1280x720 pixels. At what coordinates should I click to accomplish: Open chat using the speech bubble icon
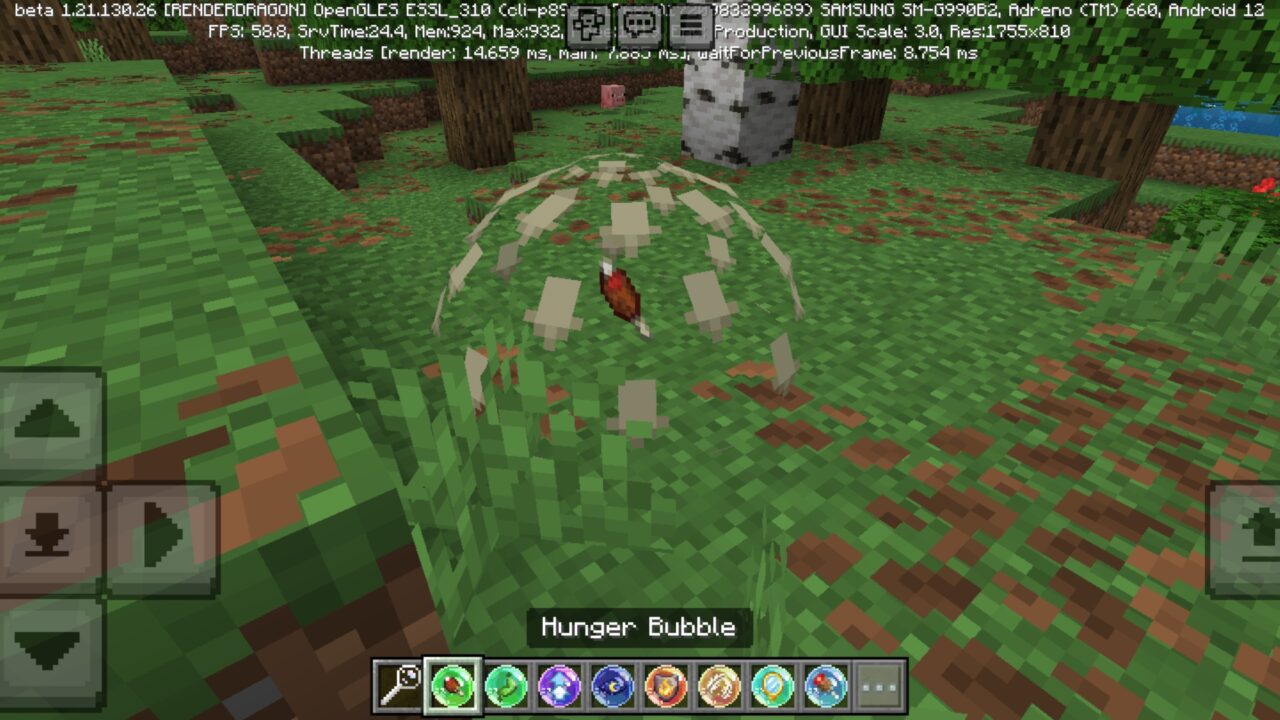coord(640,23)
